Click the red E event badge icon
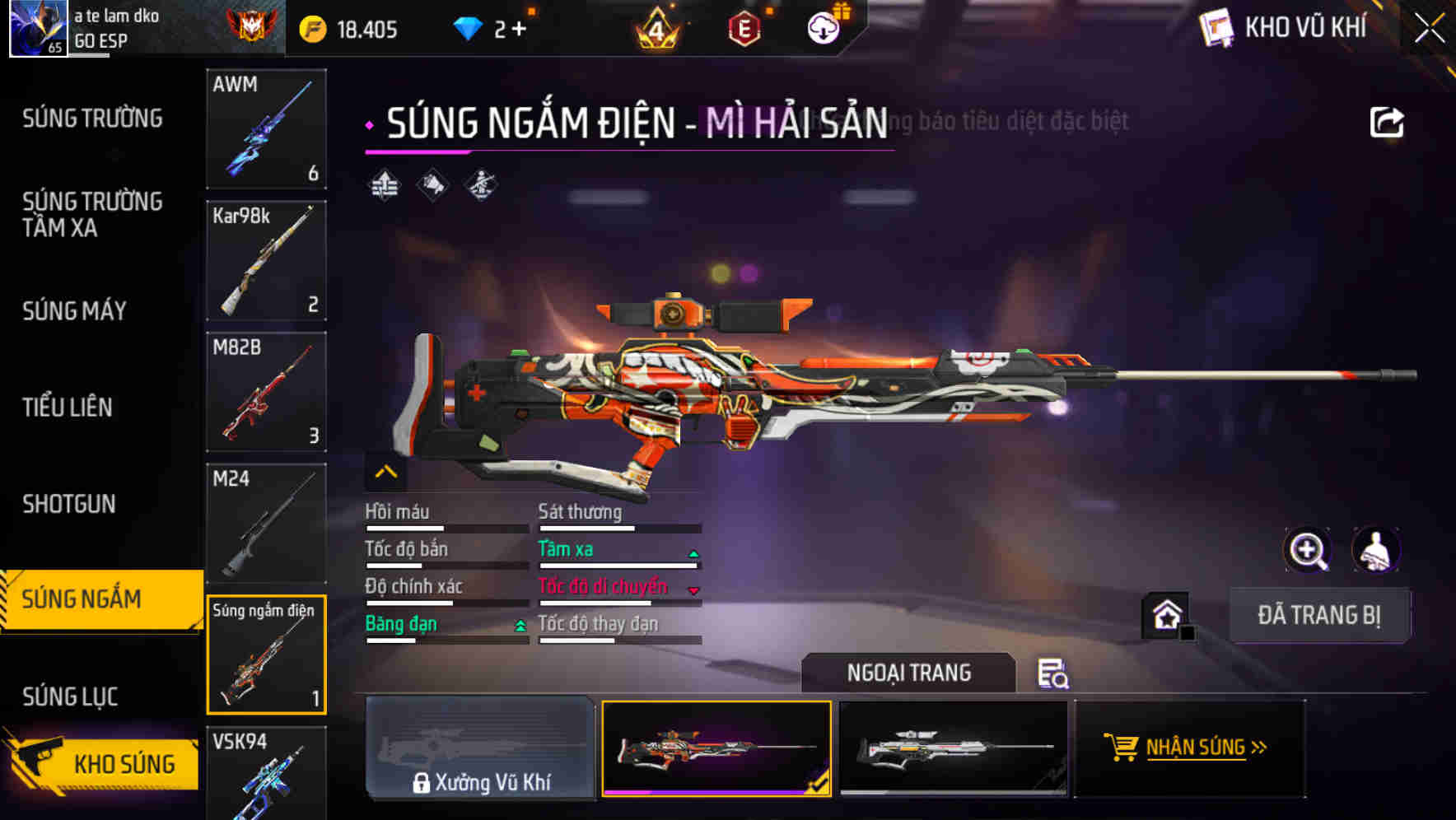 click(x=745, y=27)
